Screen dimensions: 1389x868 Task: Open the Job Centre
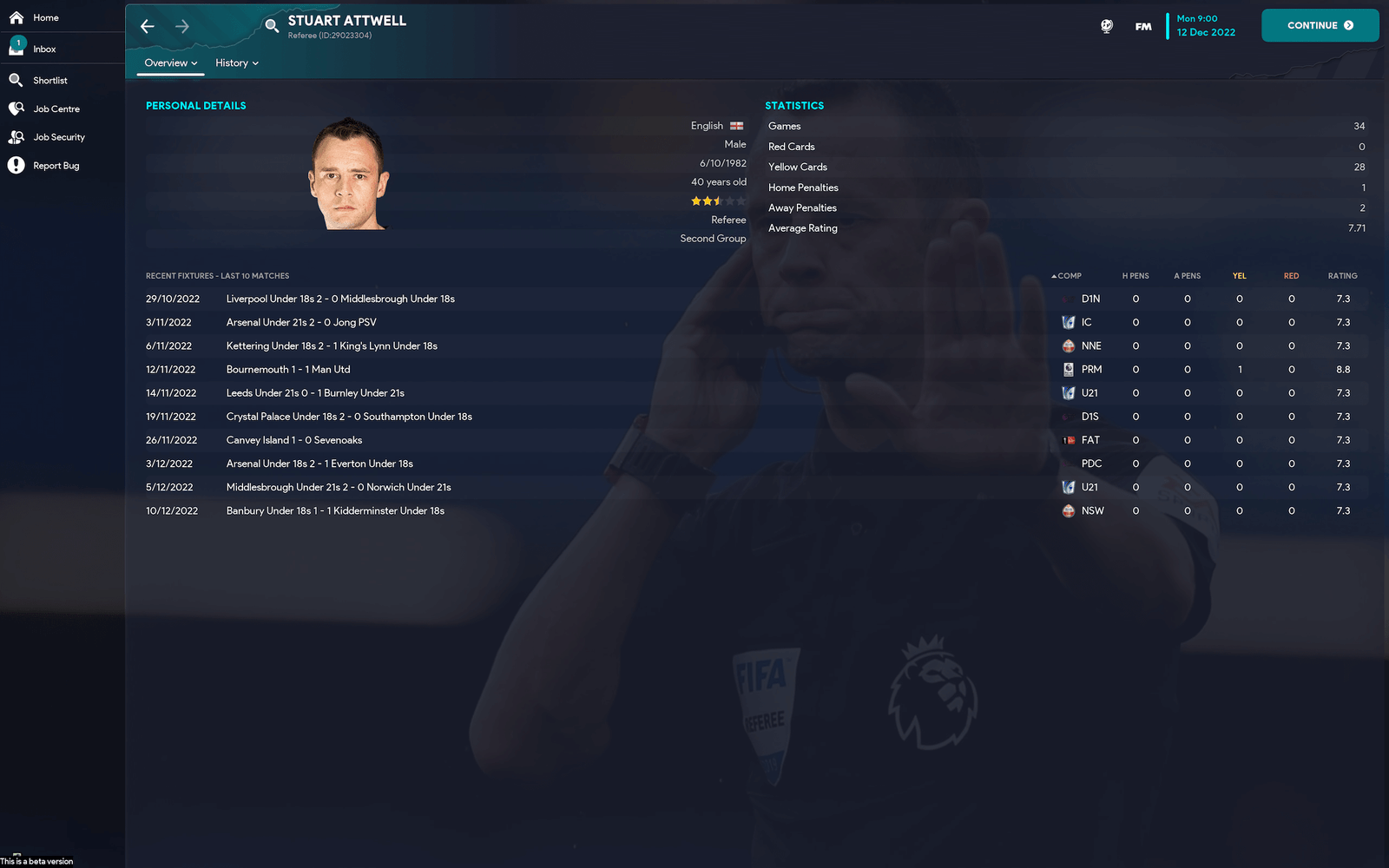56,109
